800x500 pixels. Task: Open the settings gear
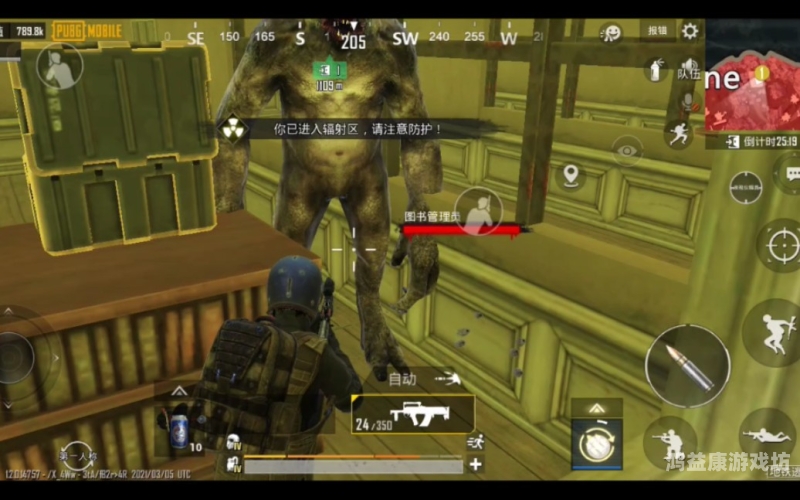point(690,31)
